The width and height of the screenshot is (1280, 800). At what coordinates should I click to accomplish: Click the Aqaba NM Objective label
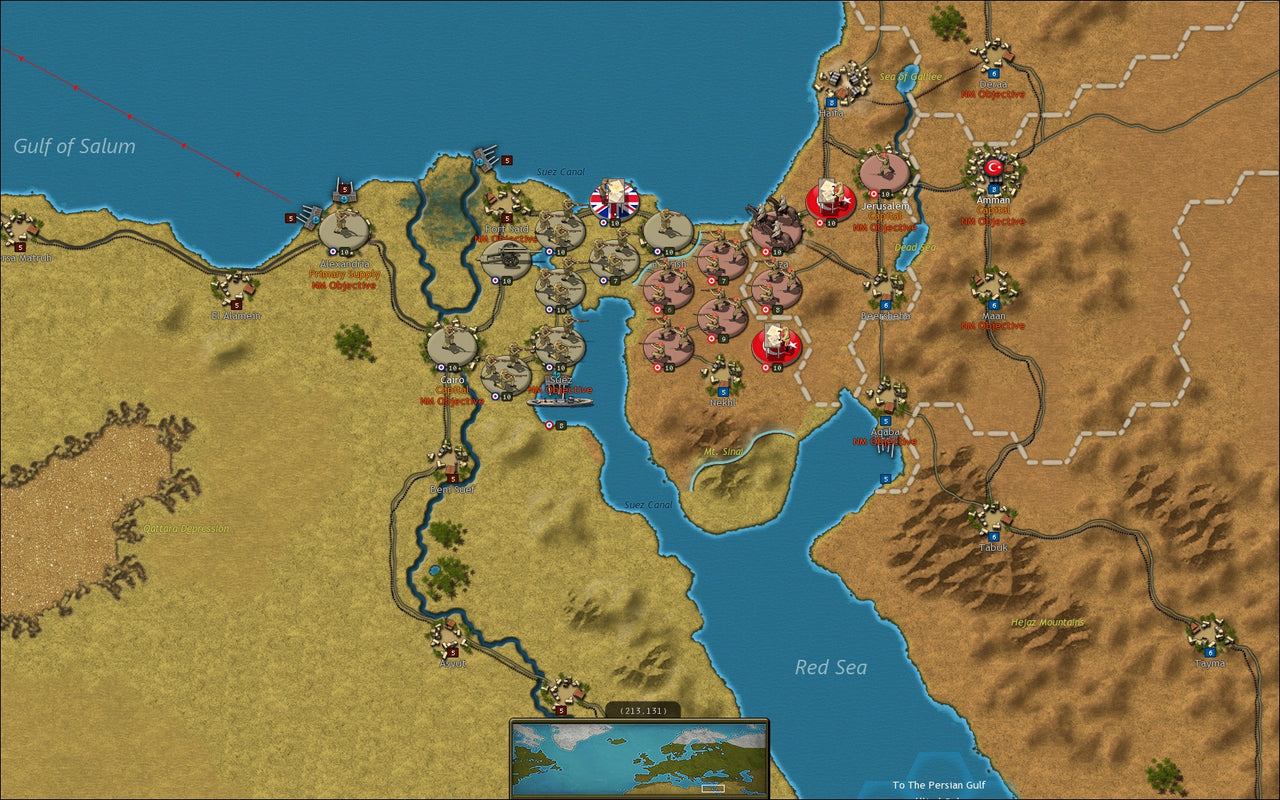[885, 439]
